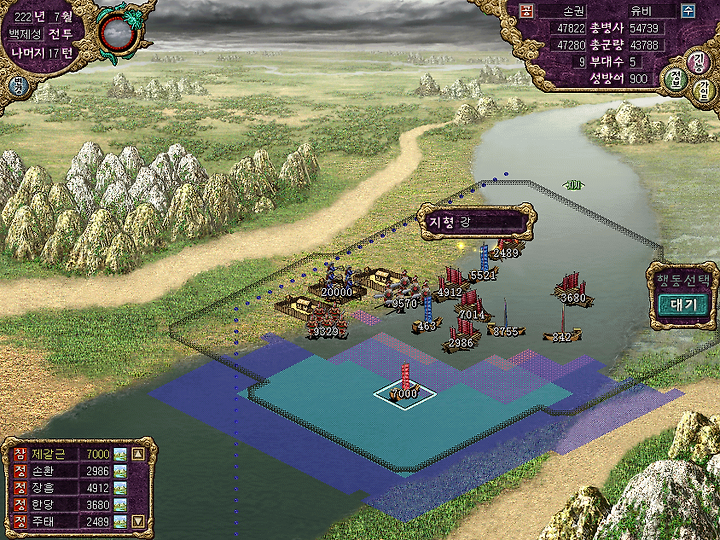Image resolution: width=720 pixels, height=540 pixels.
Task: Click the blue 수 defender badge
Action: pos(688,10)
